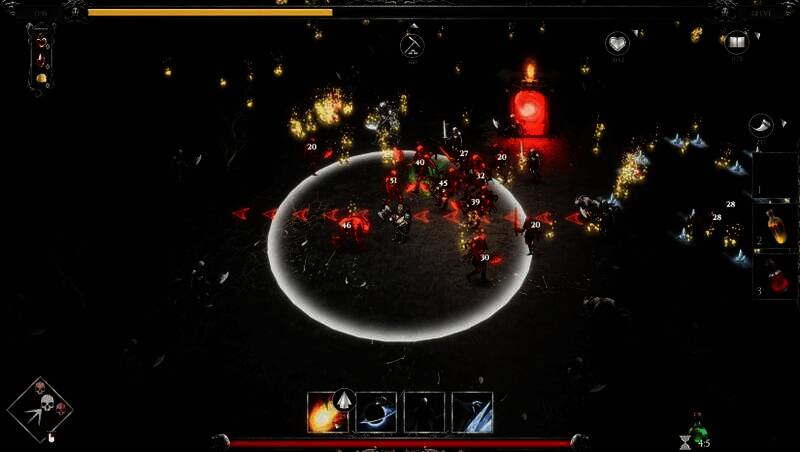800x452 pixels.
Task: Use the dark orb ring ability
Action: click(376, 412)
